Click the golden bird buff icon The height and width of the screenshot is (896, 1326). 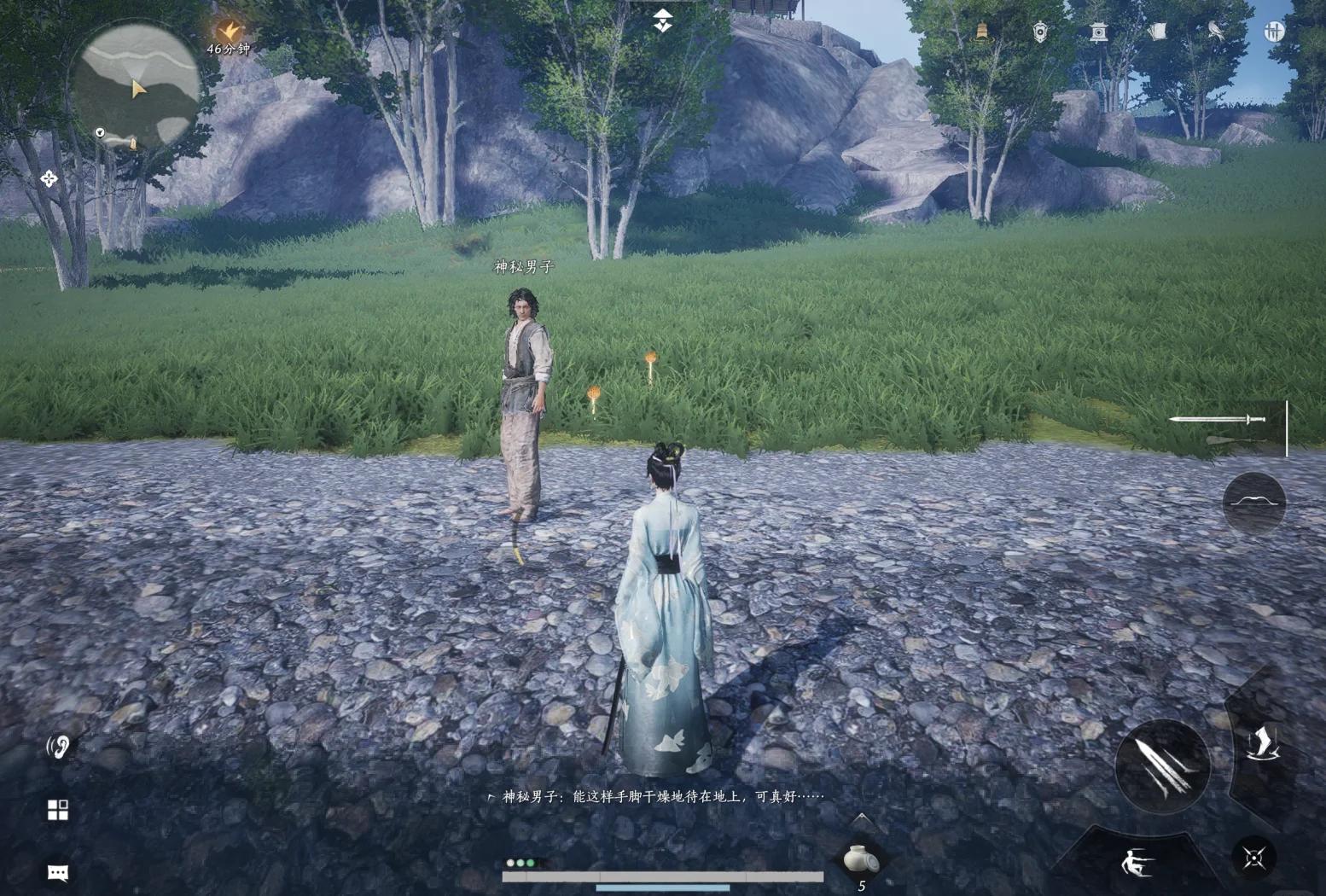click(228, 32)
